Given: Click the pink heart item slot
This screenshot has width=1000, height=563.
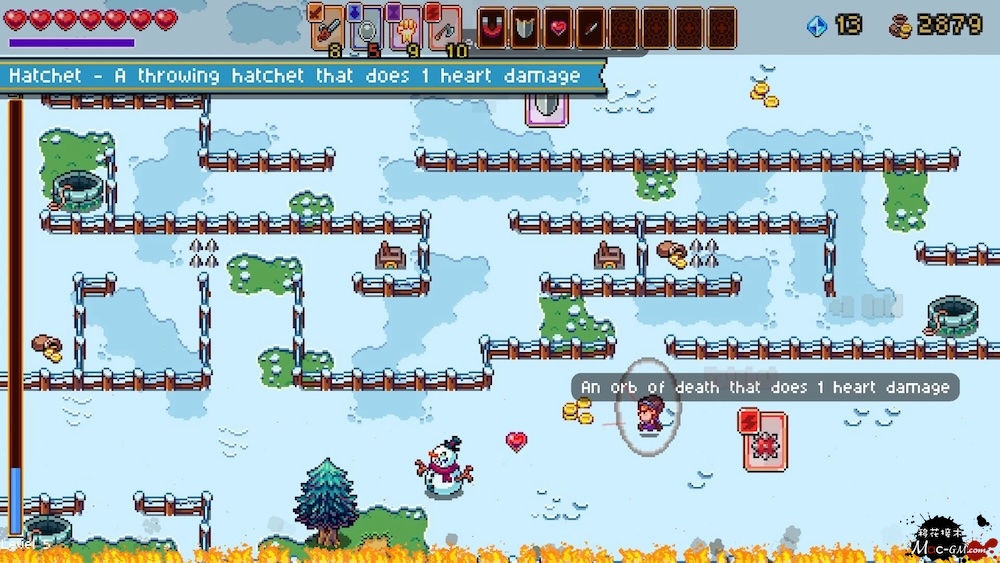Looking at the screenshot, I should (558, 27).
